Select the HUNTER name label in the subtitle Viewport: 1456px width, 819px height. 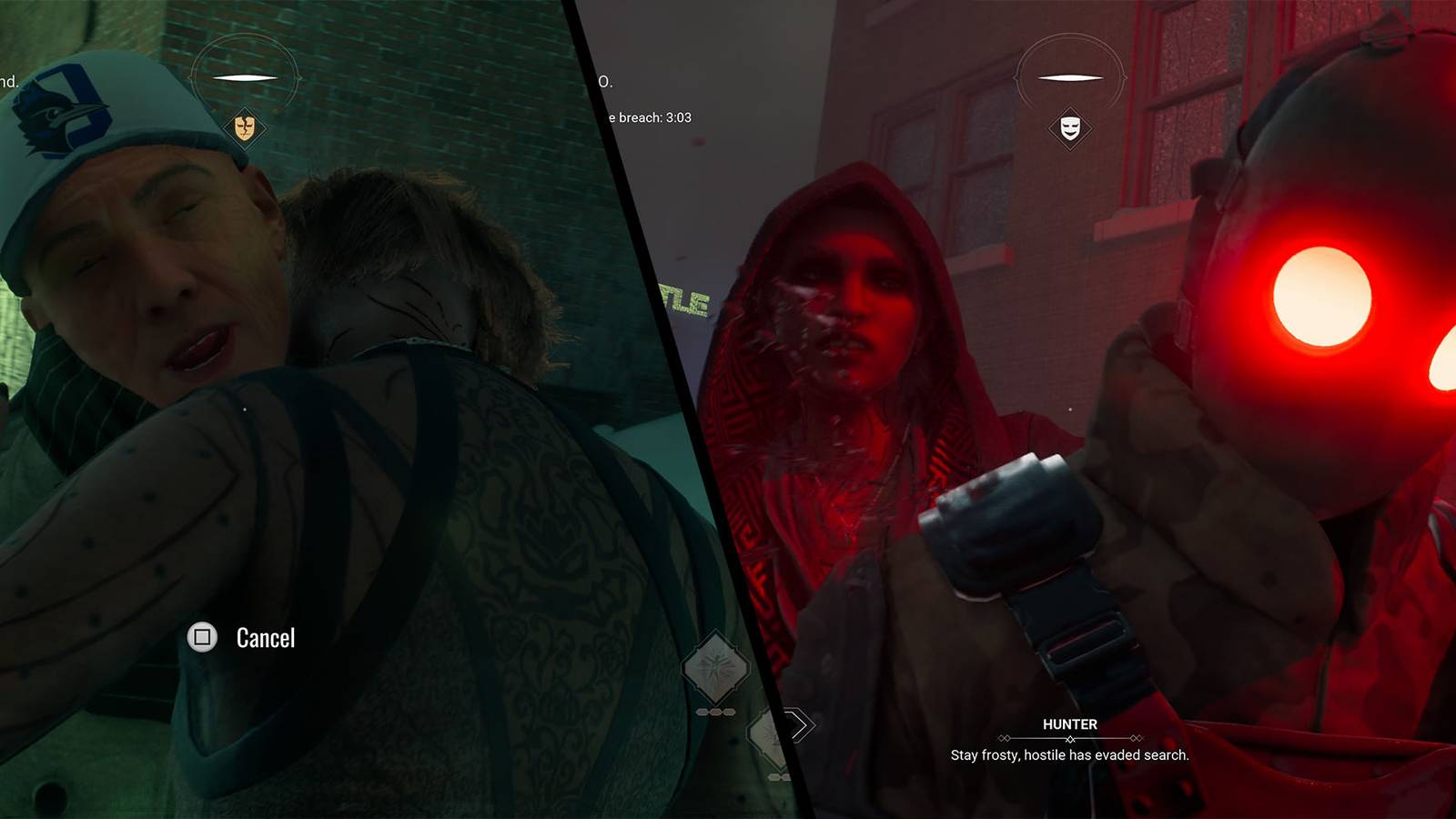pyautogui.click(x=1071, y=725)
